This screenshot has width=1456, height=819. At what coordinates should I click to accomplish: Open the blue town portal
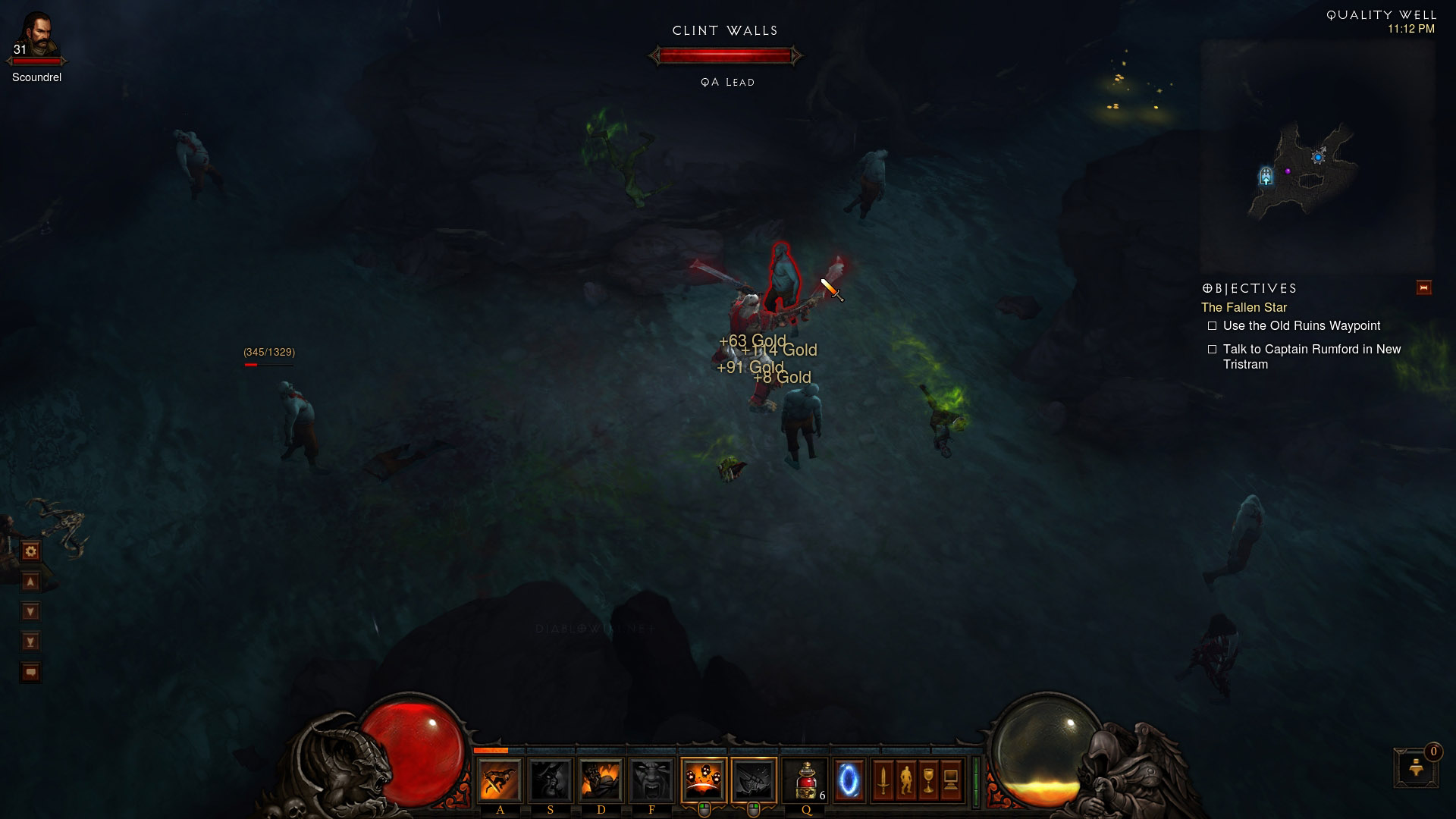[849, 780]
